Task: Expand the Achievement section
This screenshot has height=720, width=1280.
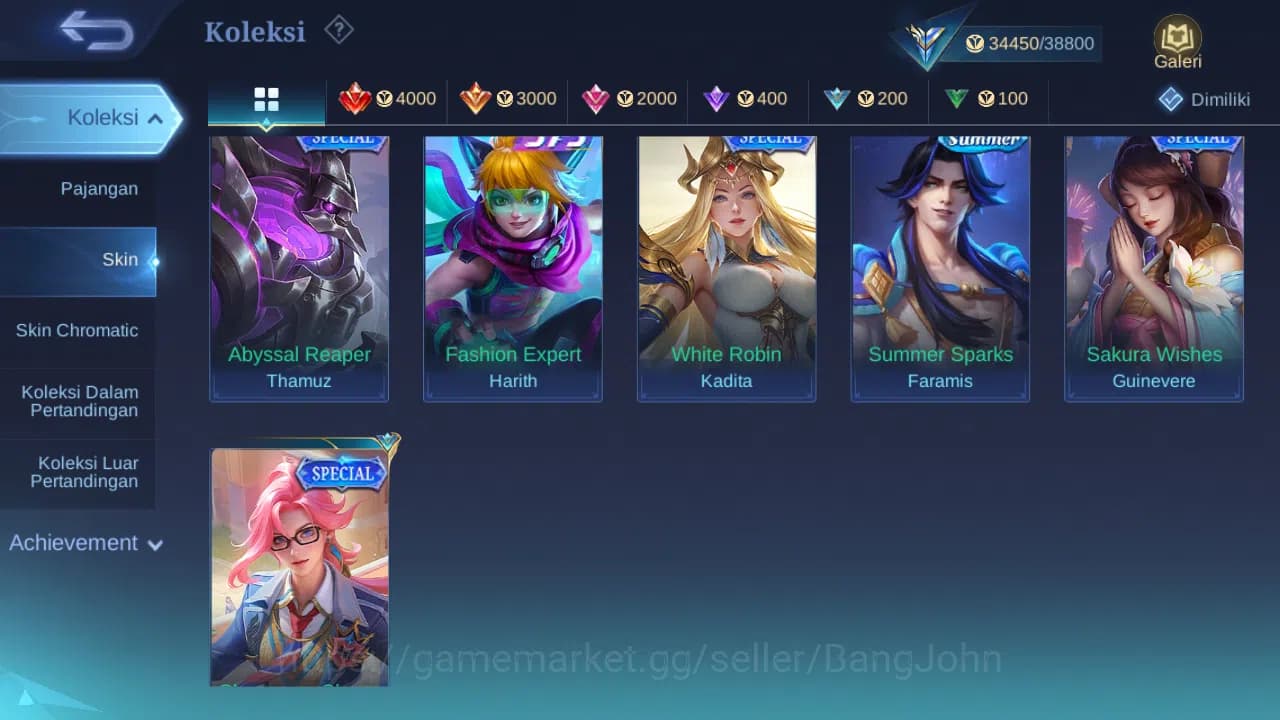Action: [85, 543]
